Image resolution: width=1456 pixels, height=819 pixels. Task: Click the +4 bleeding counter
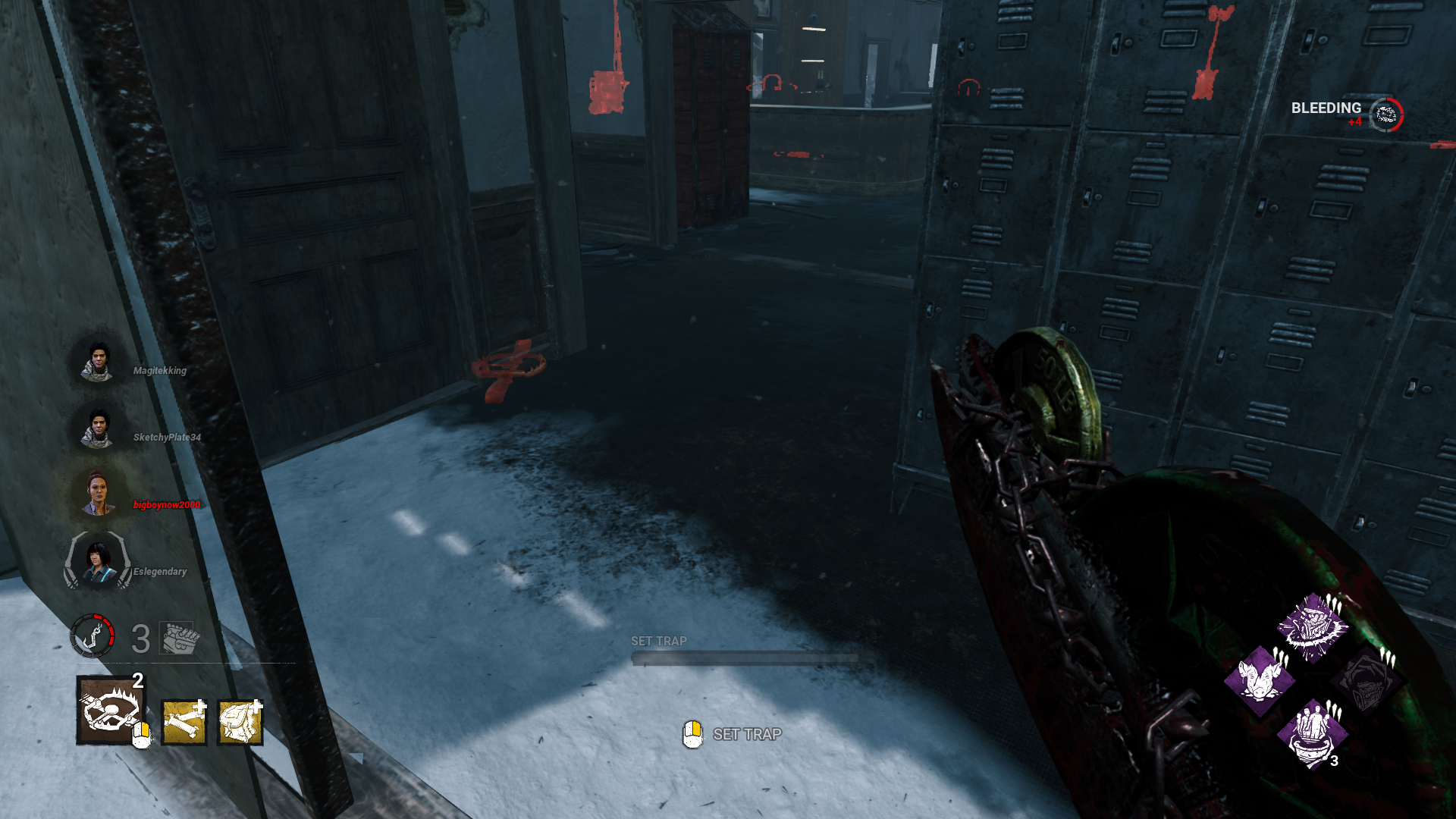(1356, 122)
